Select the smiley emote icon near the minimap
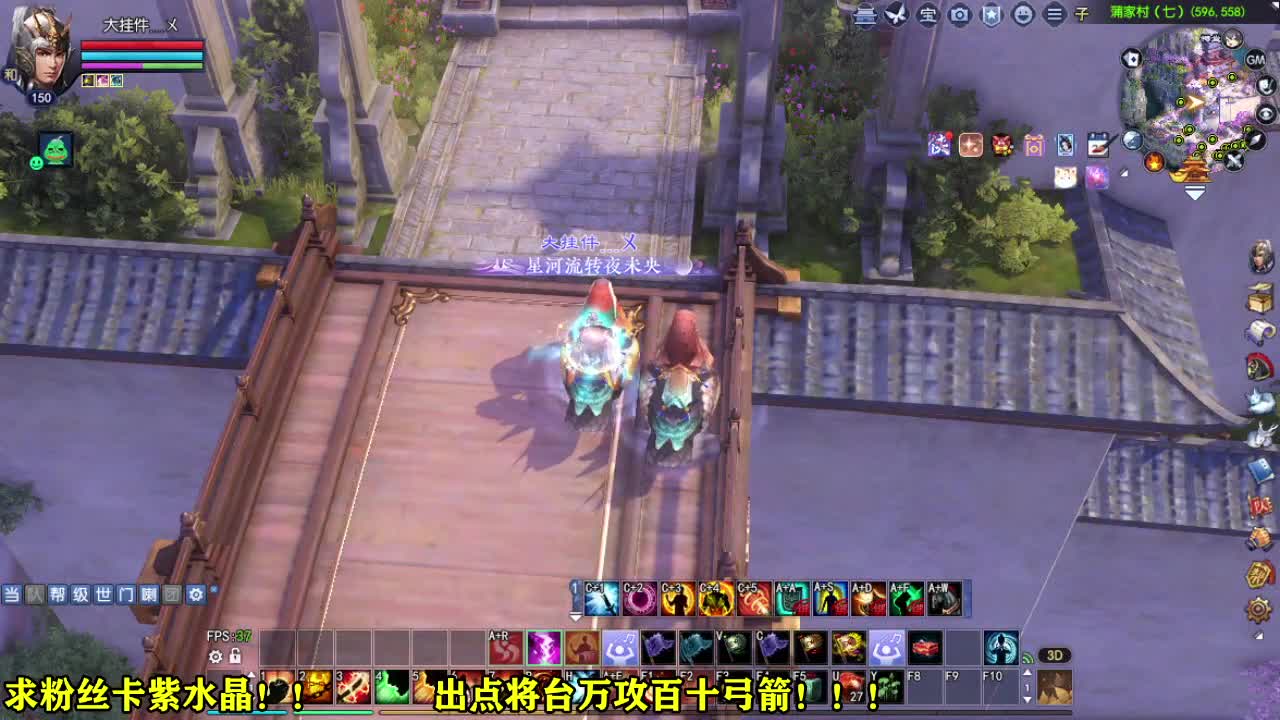Screen dimensions: 1280x720 pos(1023,14)
